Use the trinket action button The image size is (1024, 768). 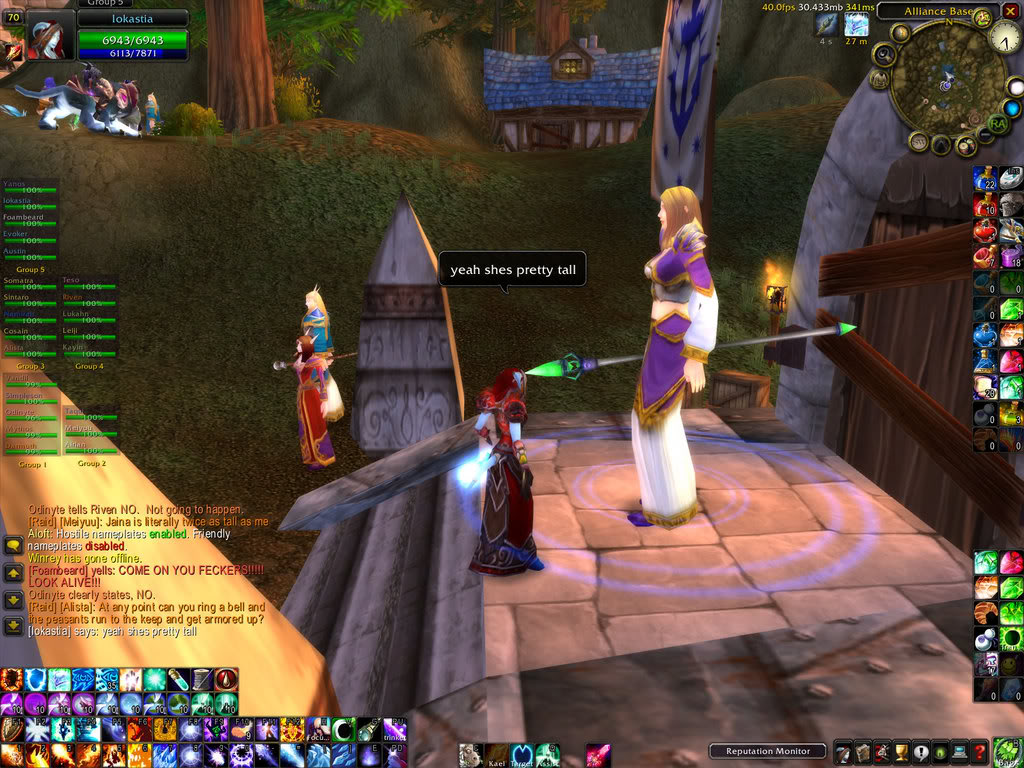394,730
